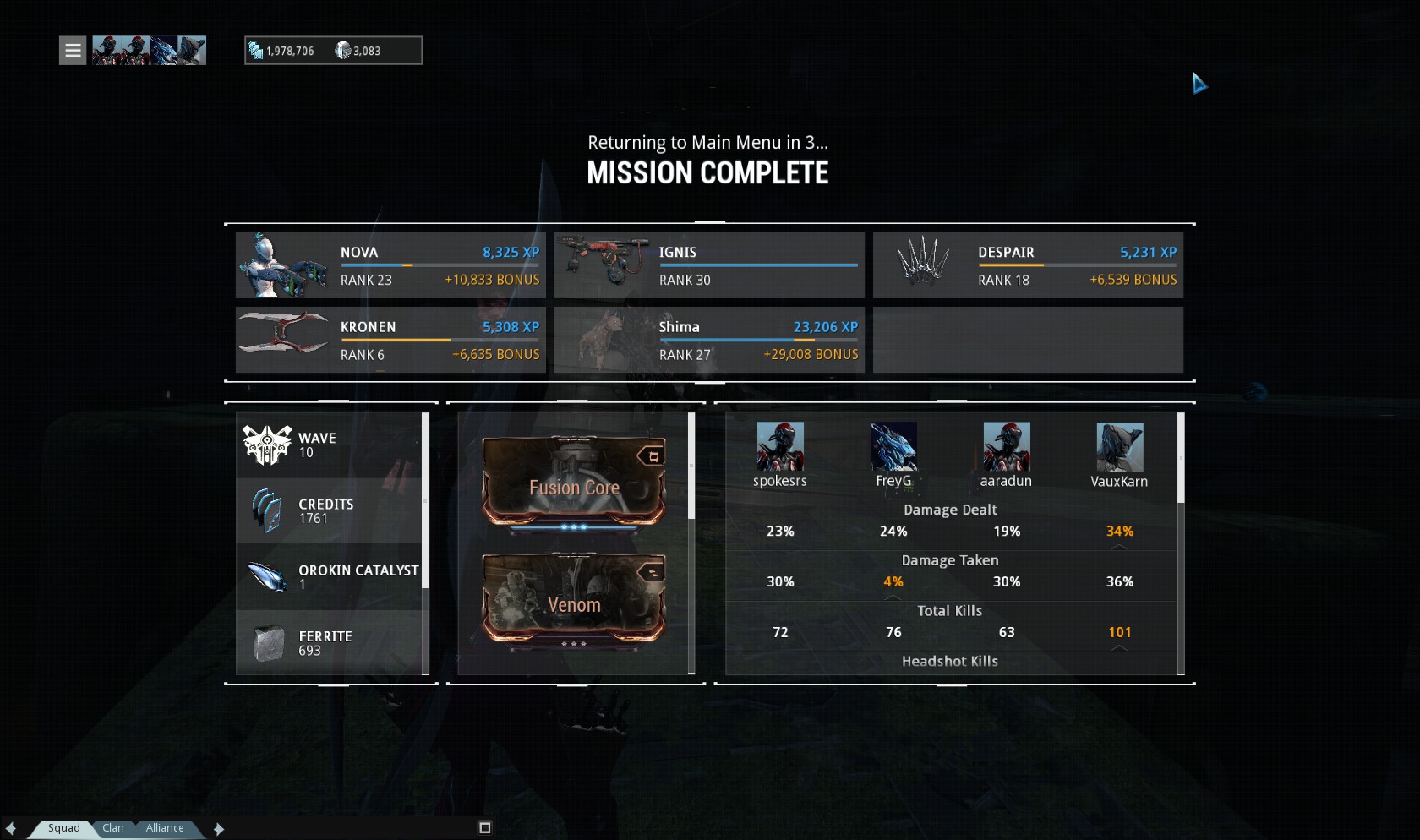This screenshot has height=840, width=1420.
Task: Click the Ignis weapon XP panel
Action: coord(709,265)
